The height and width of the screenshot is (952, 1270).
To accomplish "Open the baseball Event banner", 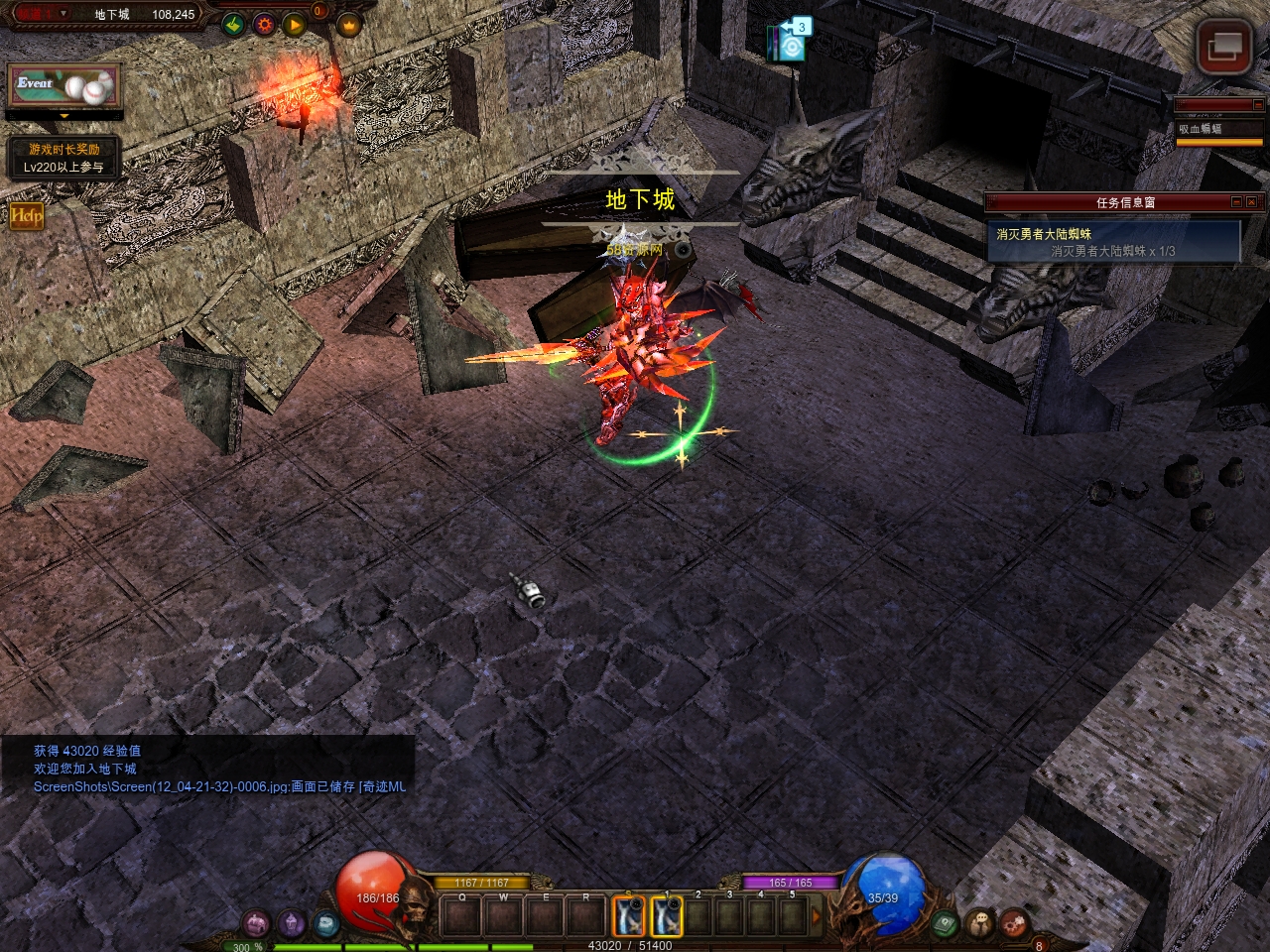I will pos(63,86).
